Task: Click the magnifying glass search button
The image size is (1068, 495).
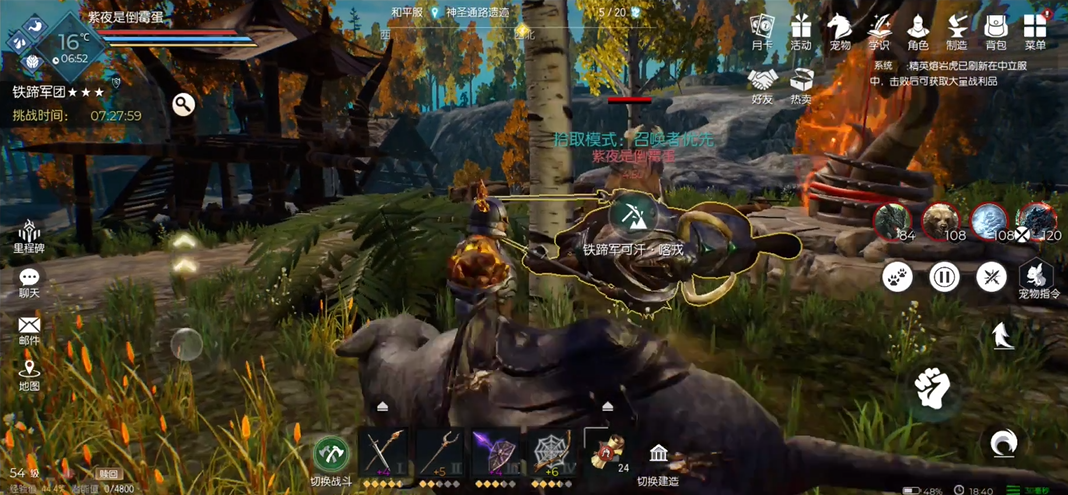Action: click(x=183, y=104)
